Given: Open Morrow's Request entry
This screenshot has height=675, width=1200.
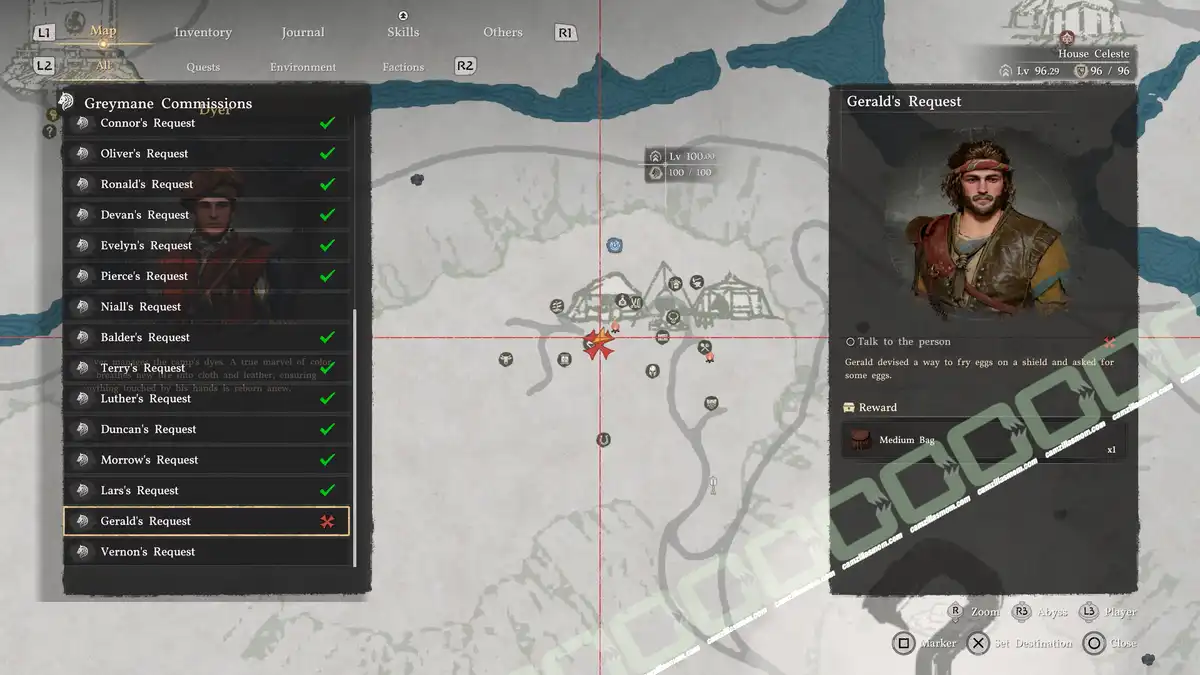Looking at the screenshot, I should [207, 460].
